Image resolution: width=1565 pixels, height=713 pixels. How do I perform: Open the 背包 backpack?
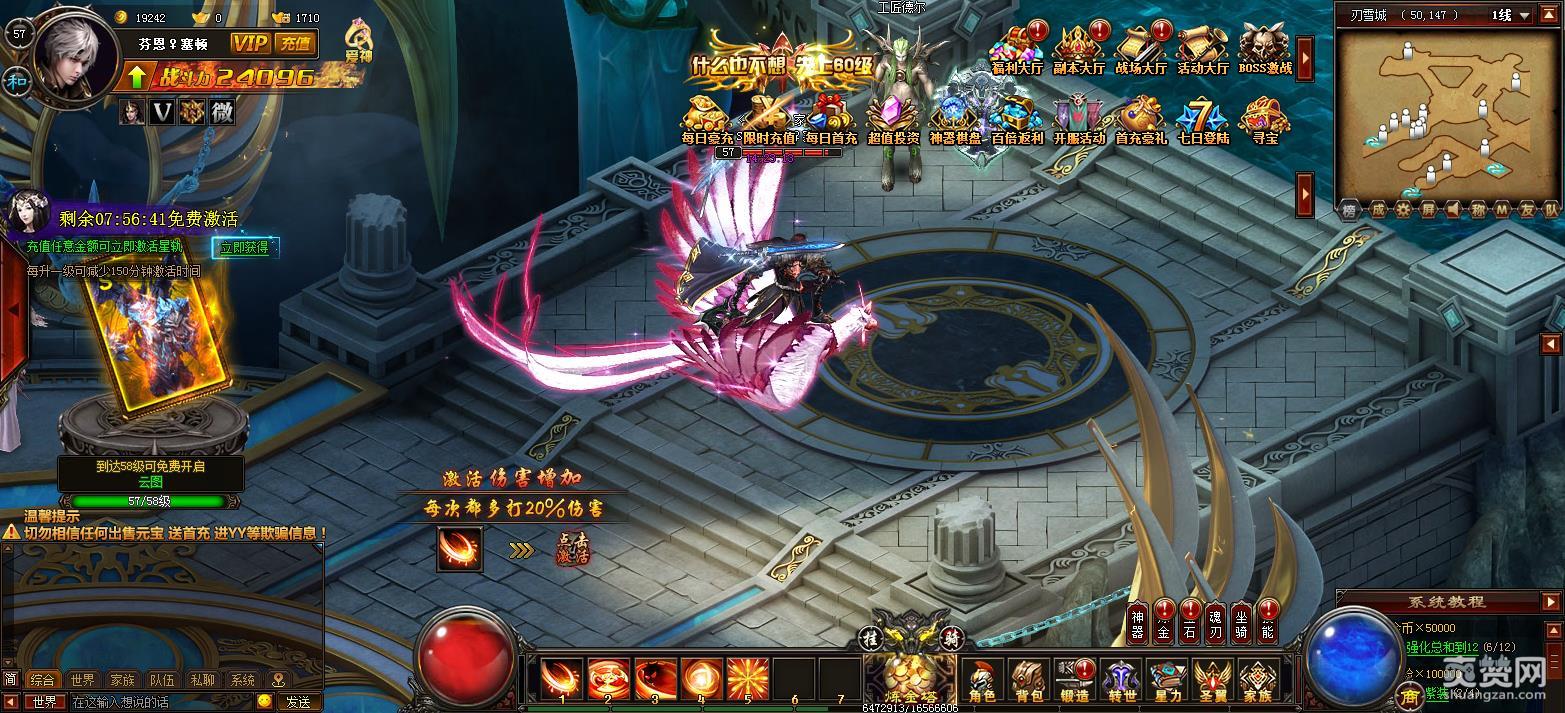point(1028,680)
